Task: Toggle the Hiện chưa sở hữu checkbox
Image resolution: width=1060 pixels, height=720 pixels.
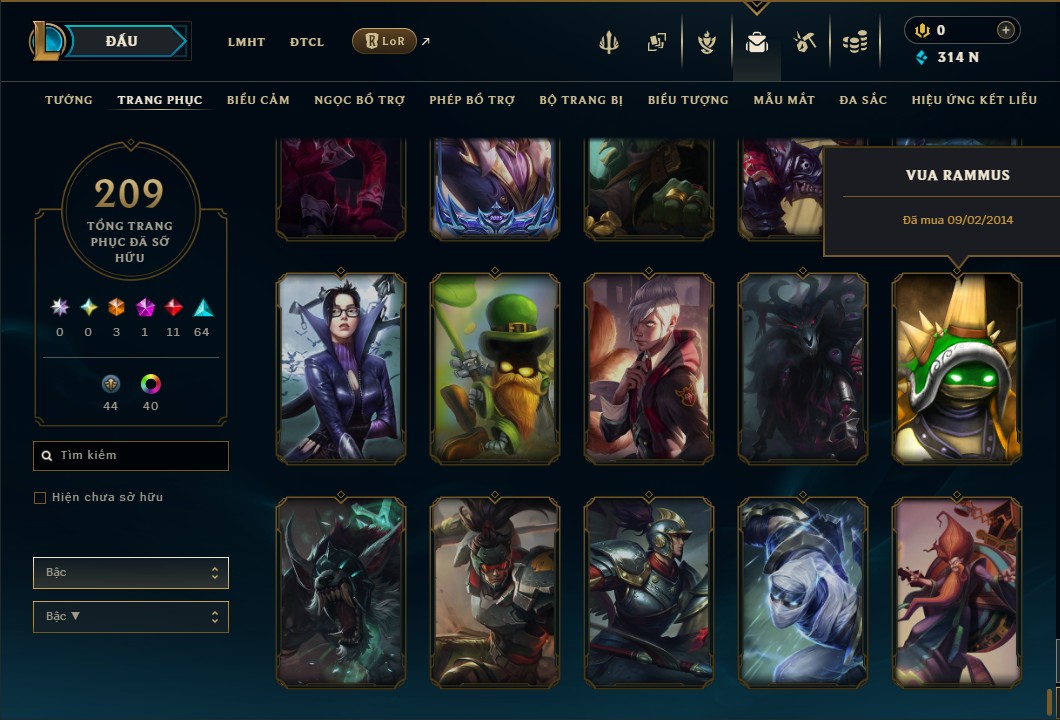Action: (x=40, y=498)
